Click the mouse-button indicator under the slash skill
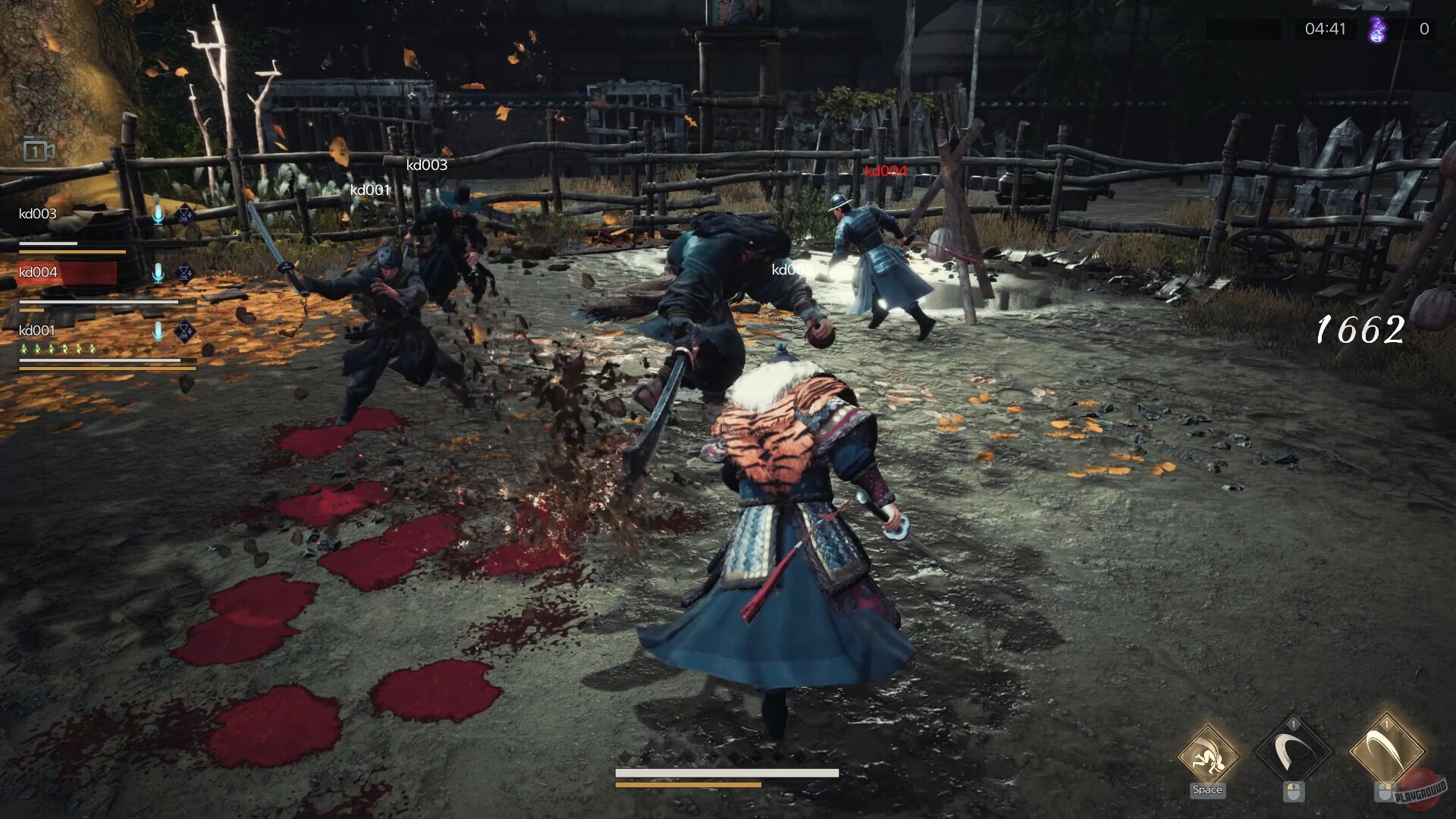The height and width of the screenshot is (819, 1456). 1294,792
